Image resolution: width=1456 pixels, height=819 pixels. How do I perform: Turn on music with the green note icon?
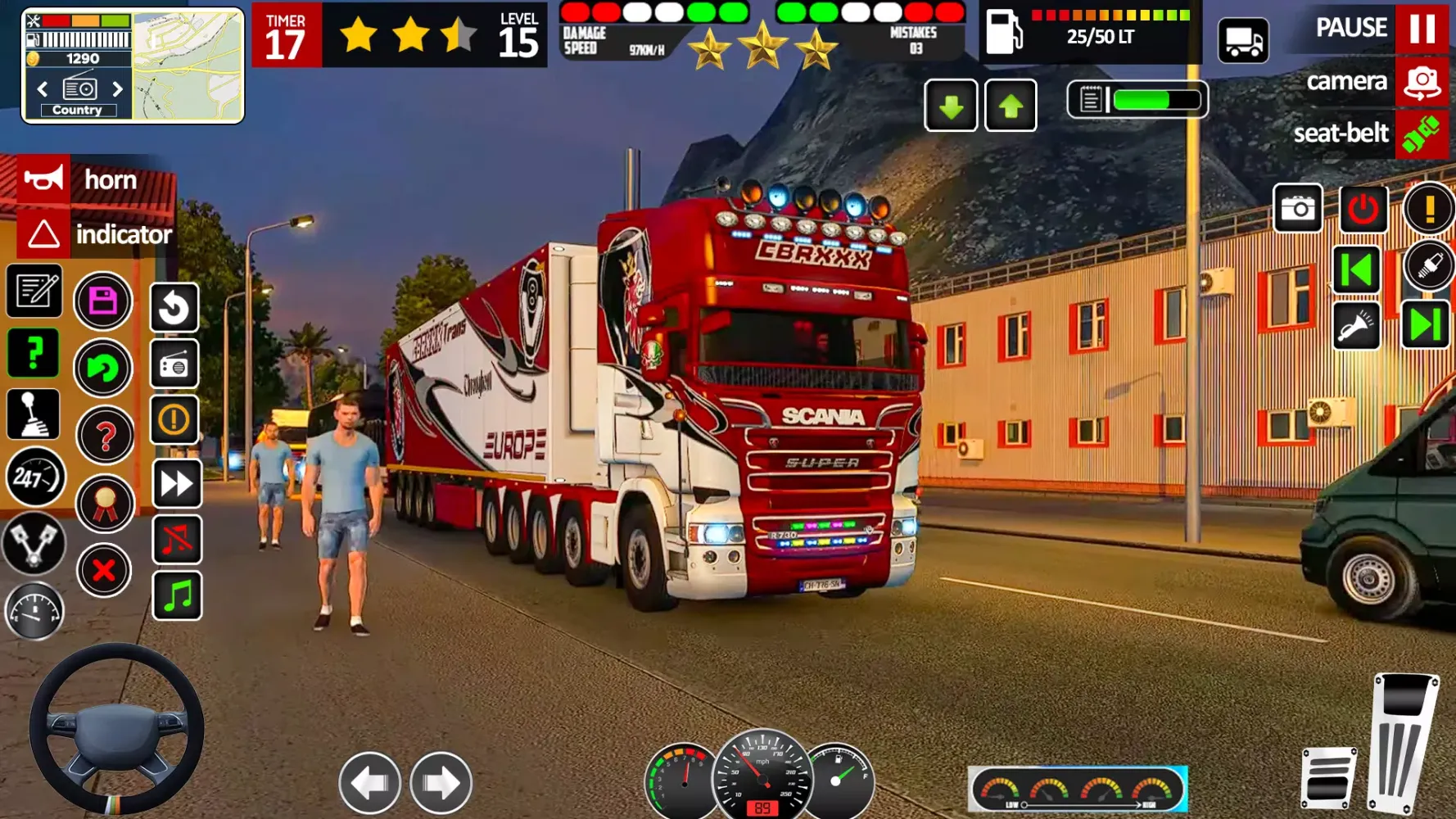177,595
